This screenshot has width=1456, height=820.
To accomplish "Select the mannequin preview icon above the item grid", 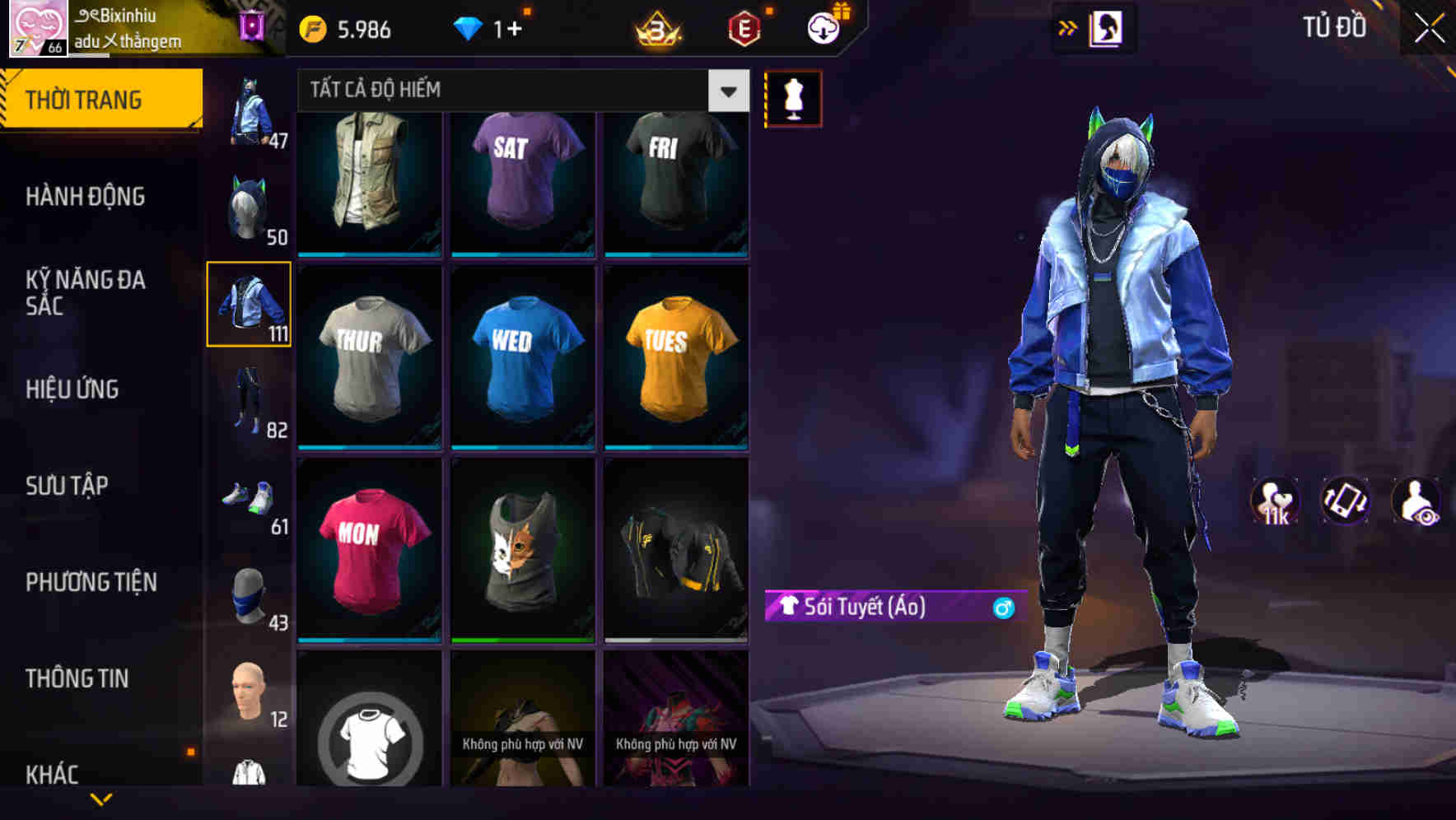I will coord(792,98).
